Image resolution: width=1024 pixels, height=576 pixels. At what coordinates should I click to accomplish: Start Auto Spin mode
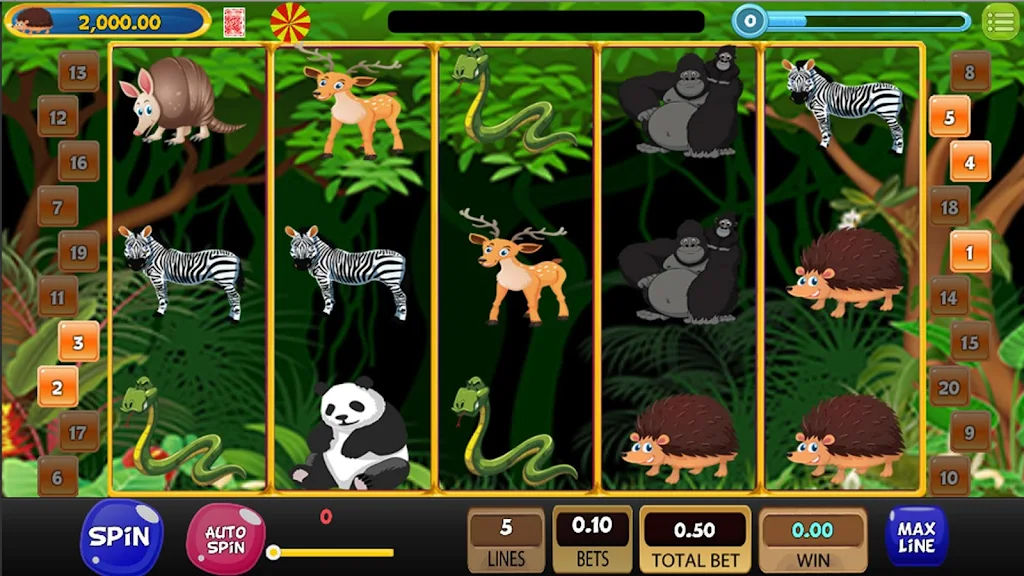(x=226, y=539)
